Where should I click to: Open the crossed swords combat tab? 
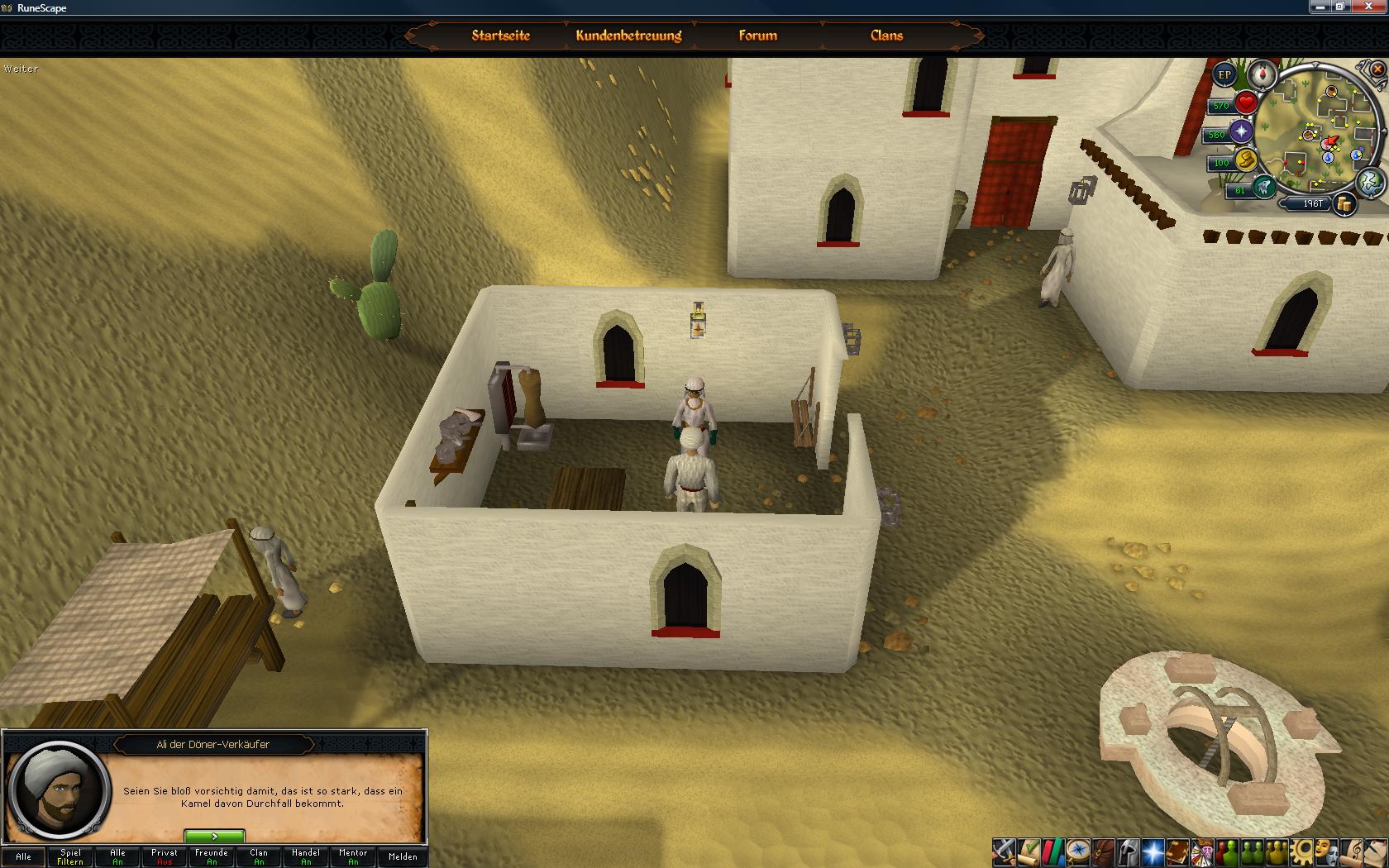pos(1005,851)
